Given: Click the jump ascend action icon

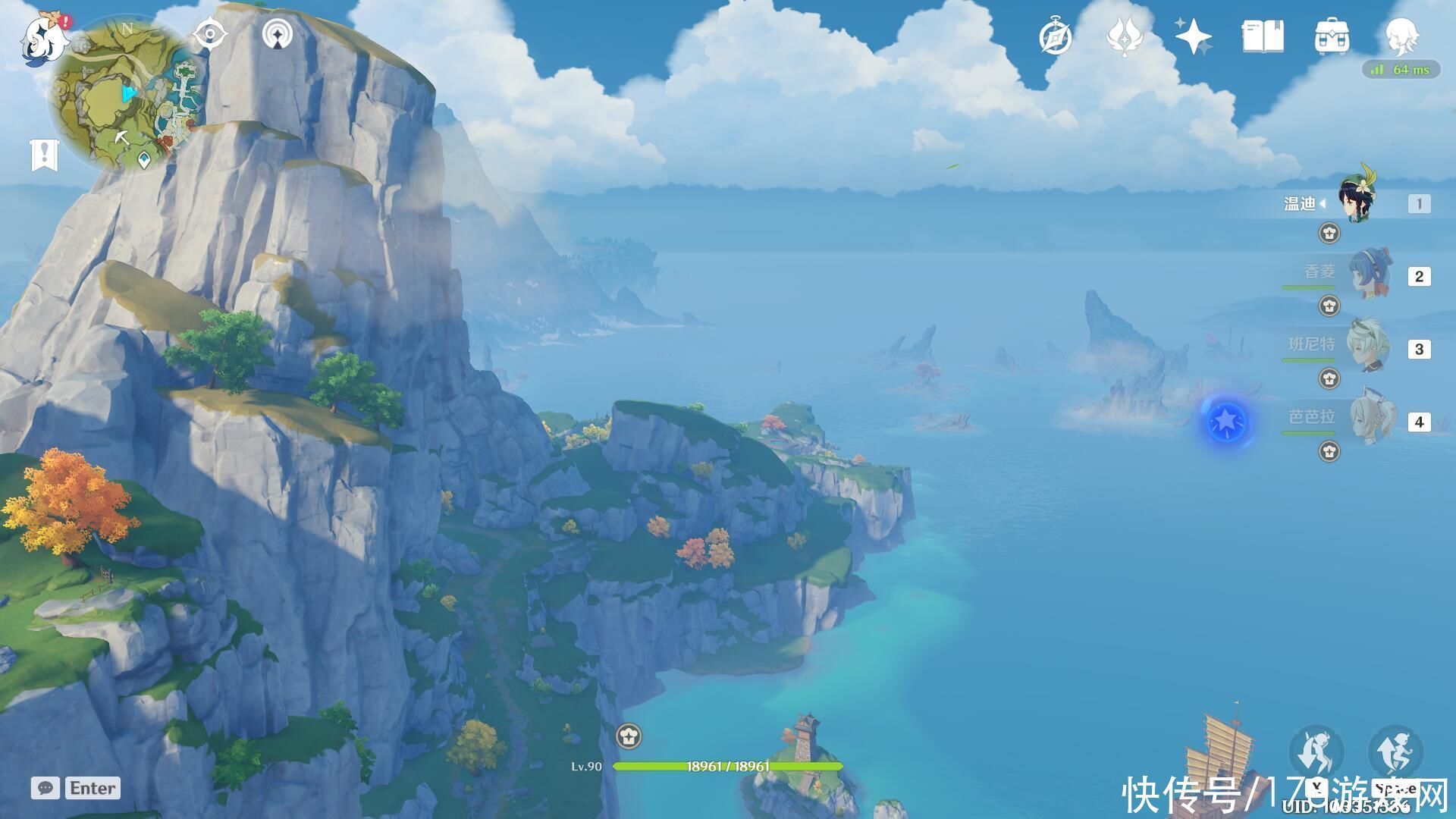Looking at the screenshot, I should click(1395, 752).
